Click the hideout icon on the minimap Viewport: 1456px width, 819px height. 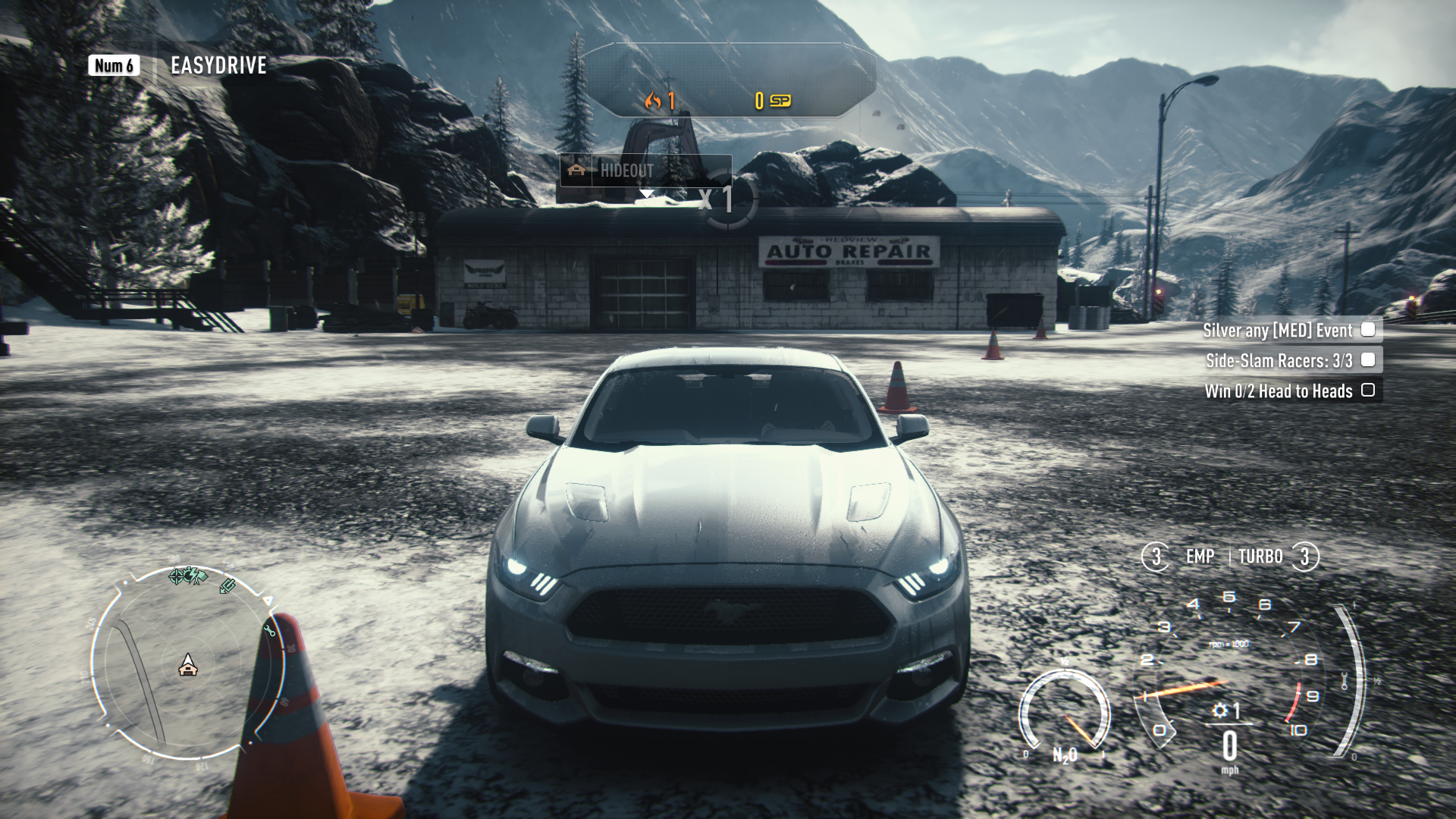pos(188,667)
